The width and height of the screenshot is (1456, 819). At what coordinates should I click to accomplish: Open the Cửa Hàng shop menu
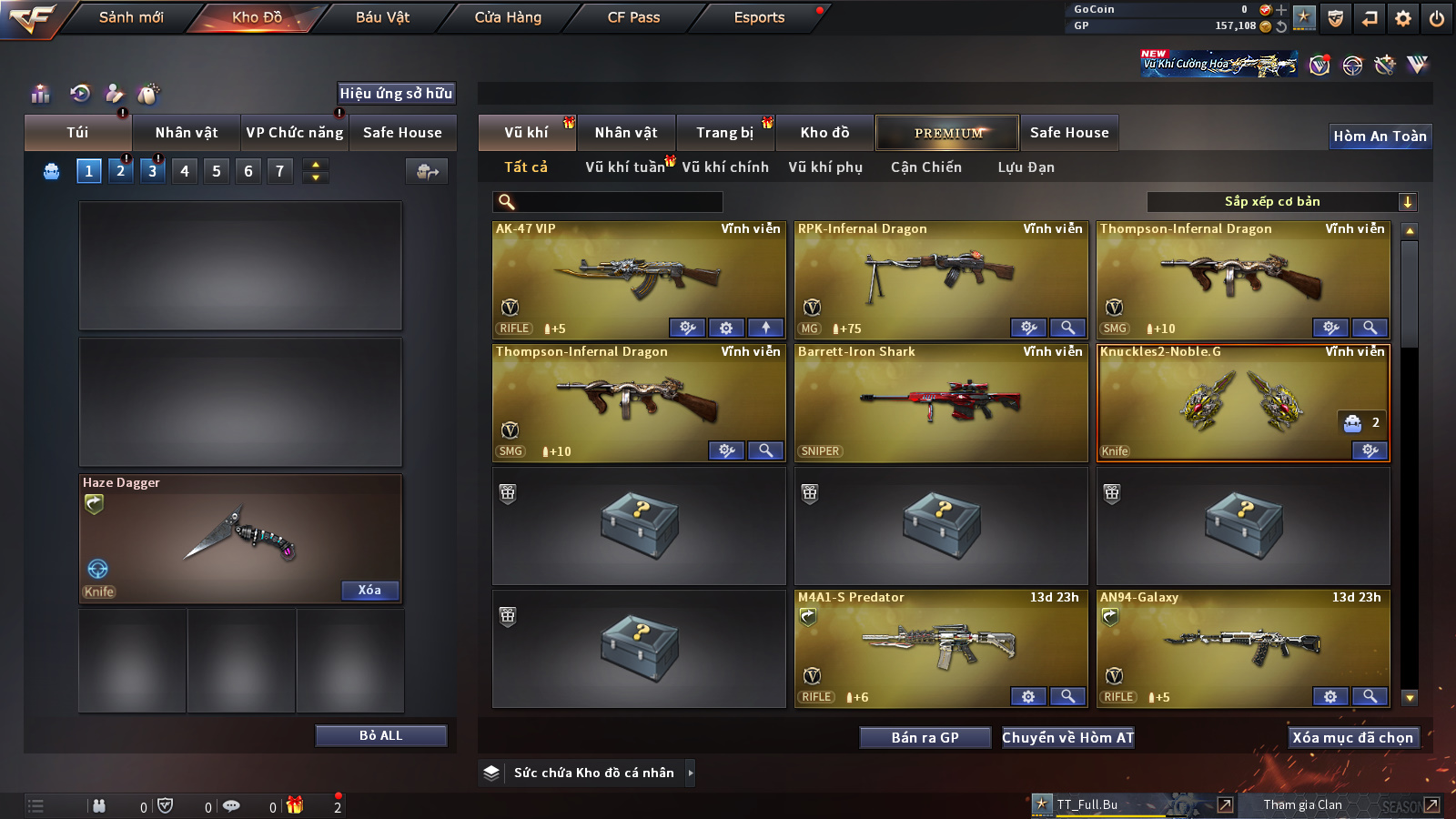coord(508,17)
